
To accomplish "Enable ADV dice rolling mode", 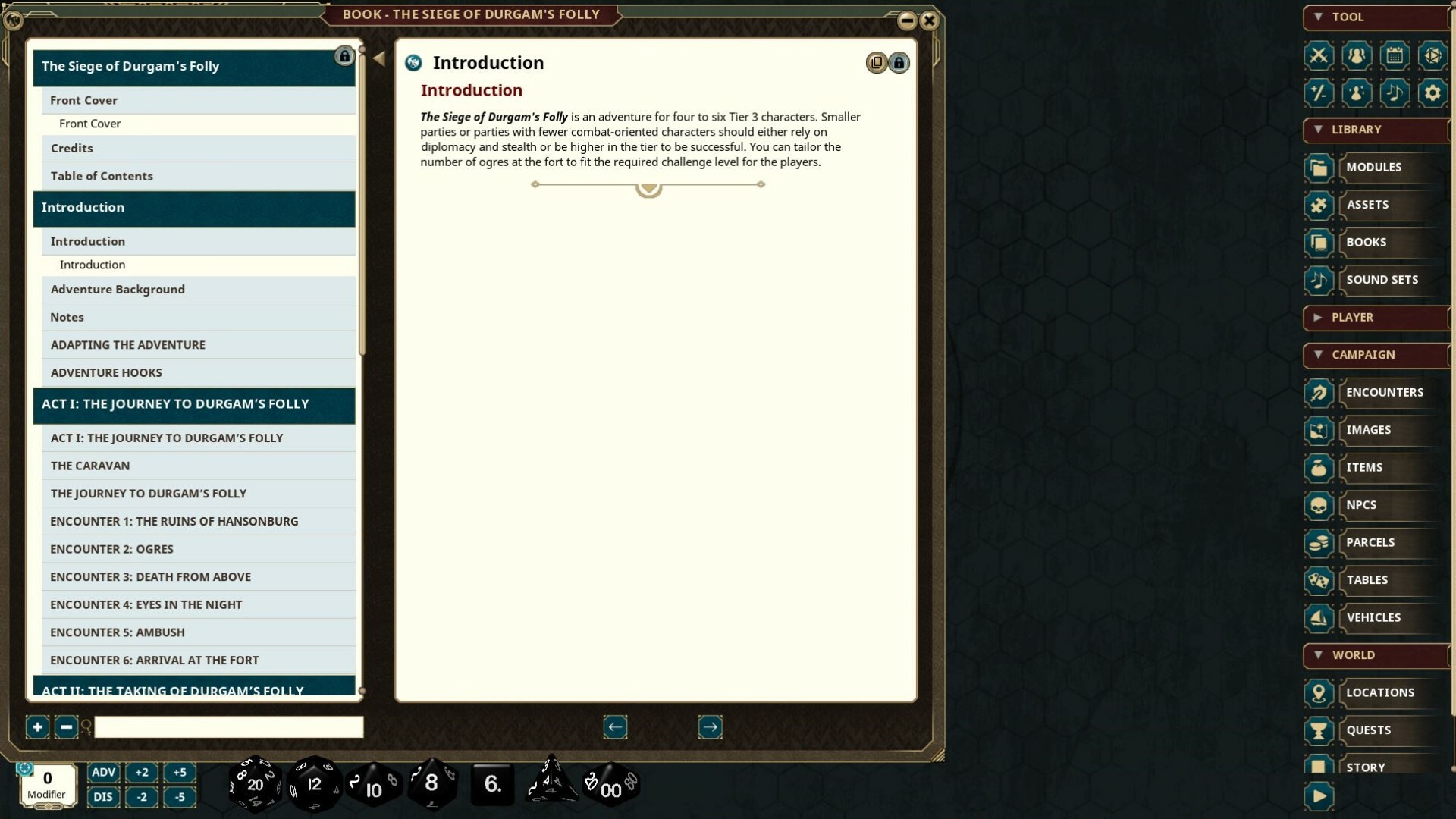I will 103,772.
